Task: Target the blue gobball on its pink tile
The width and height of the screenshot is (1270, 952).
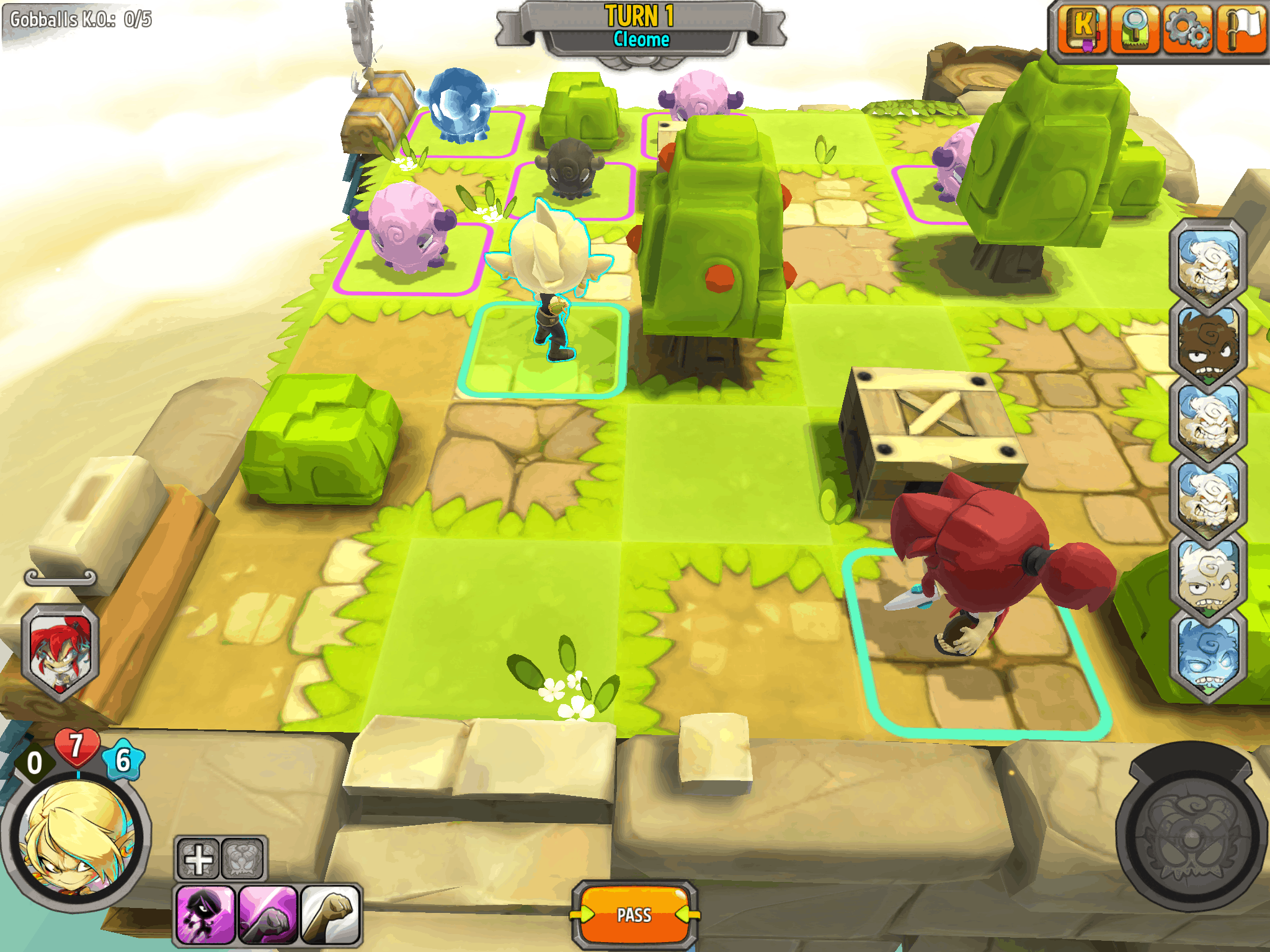Action: point(458,105)
